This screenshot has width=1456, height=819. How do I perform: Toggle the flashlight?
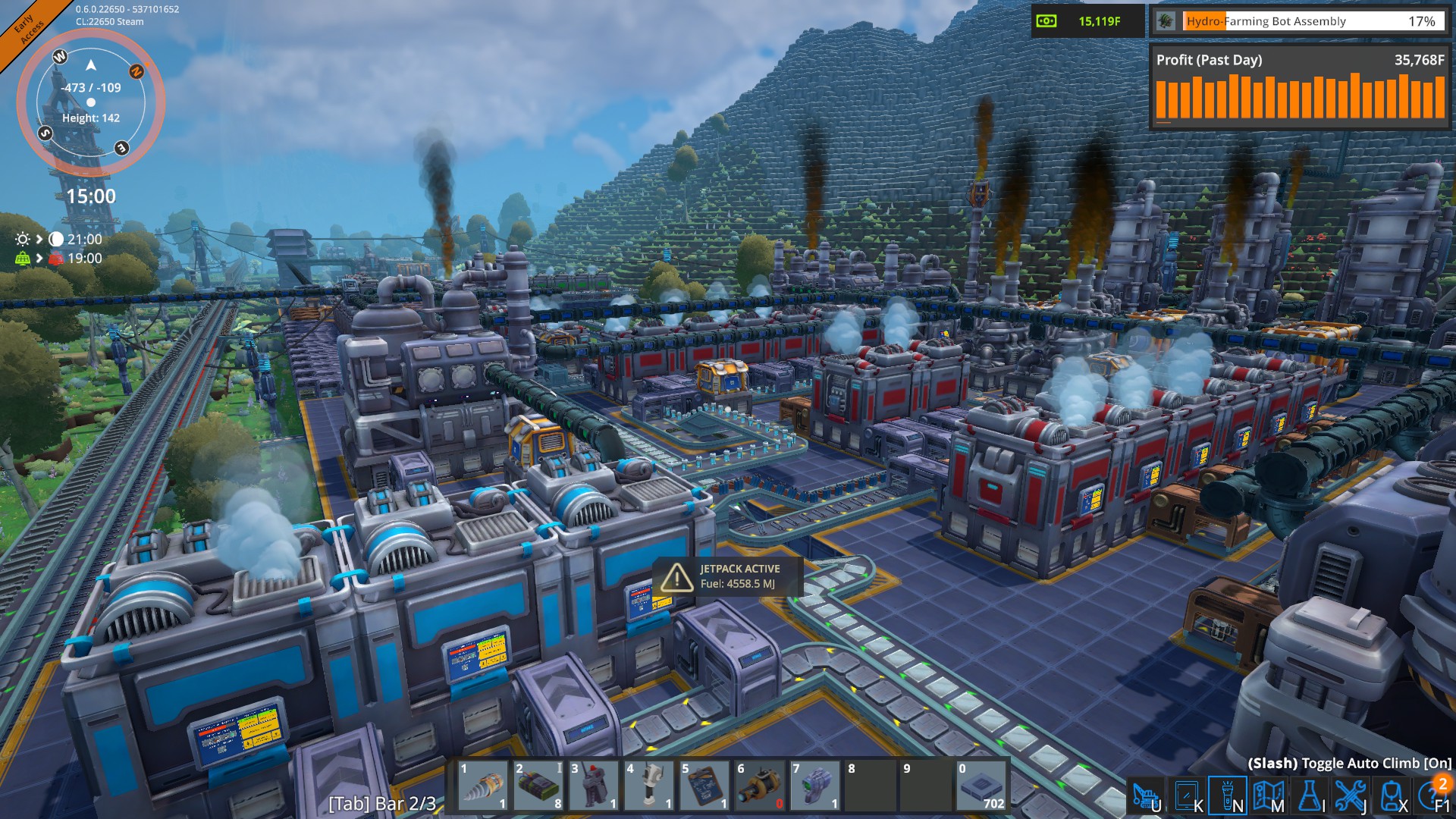[x=1227, y=796]
